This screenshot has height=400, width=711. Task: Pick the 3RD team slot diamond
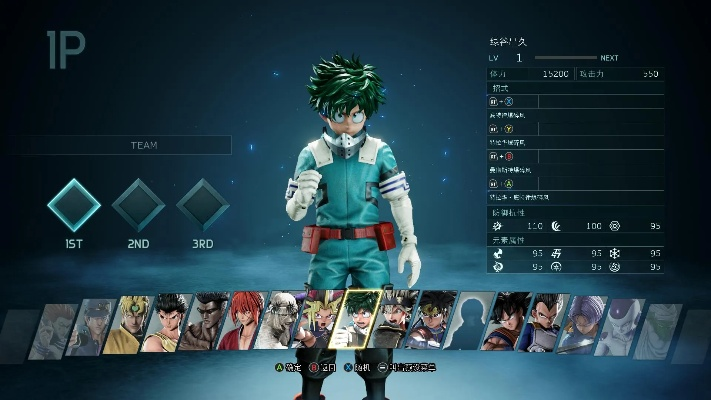tap(203, 205)
